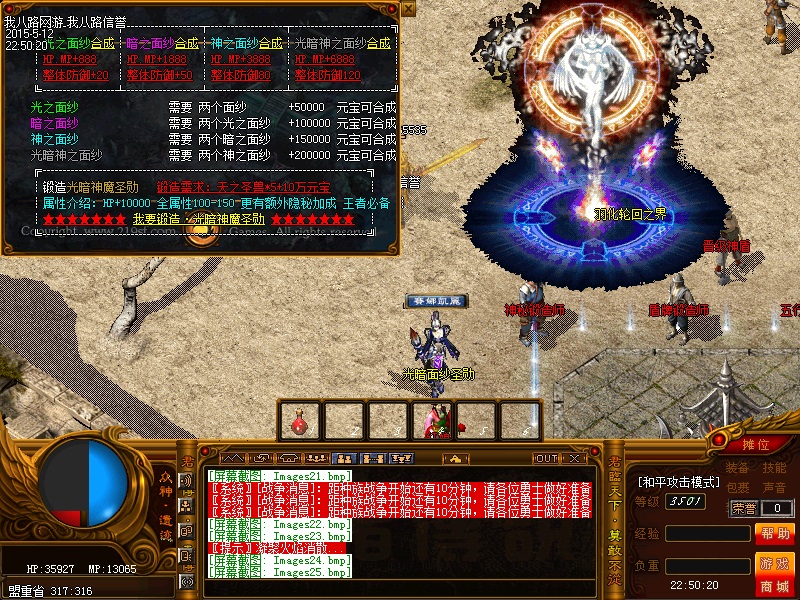Screen dimensions: 800x600
Task: Open the 帮助 help button
Action: point(775,534)
